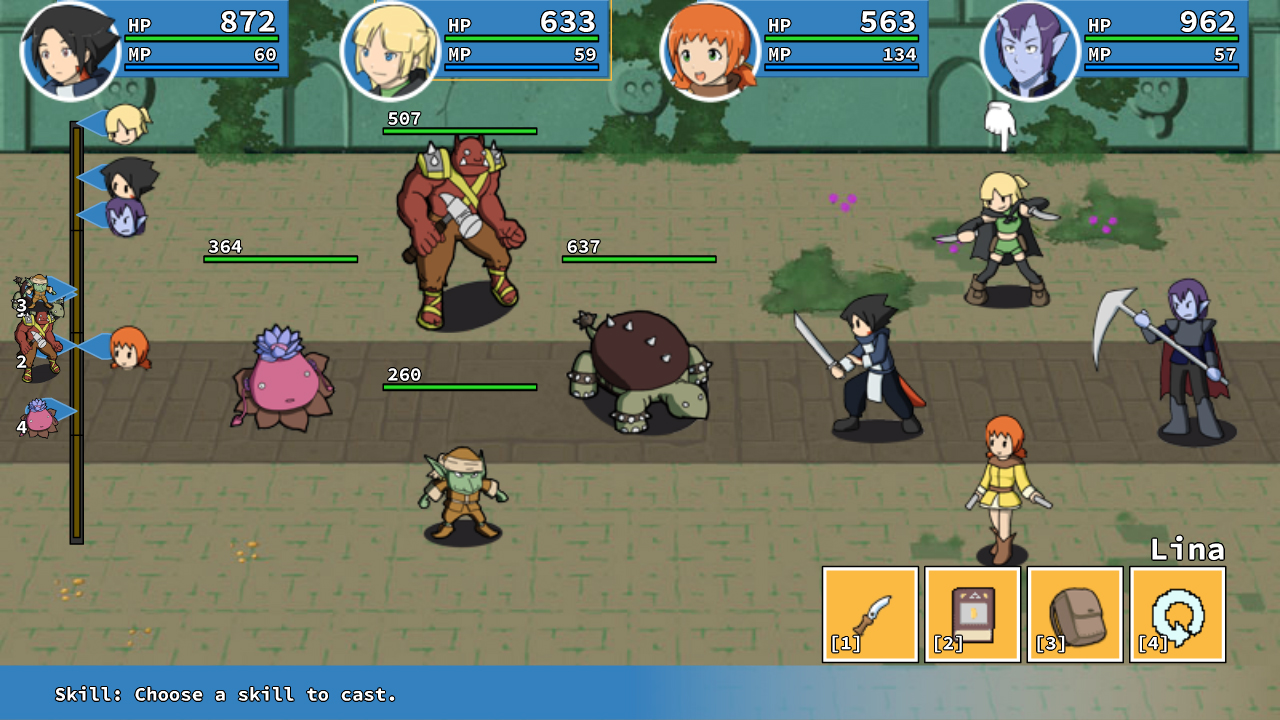Open the spellbook skill in slot [2]
This screenshot has height=720, width=1280.
click(x=973, y=613)
